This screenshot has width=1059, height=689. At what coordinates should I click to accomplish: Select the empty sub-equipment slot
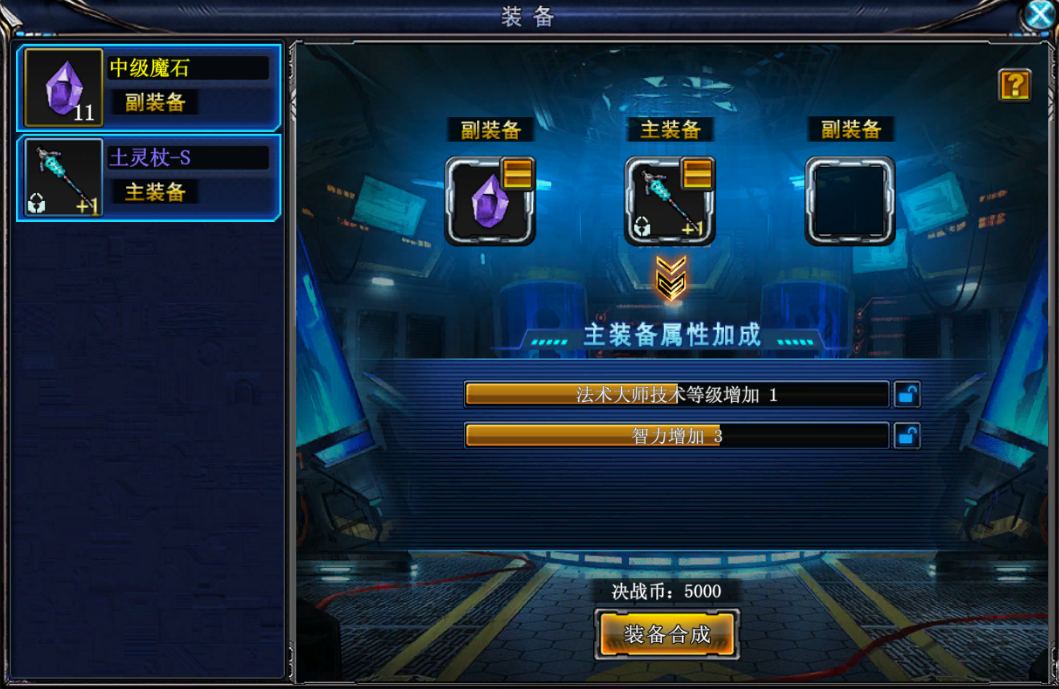(x=850, y=201)
